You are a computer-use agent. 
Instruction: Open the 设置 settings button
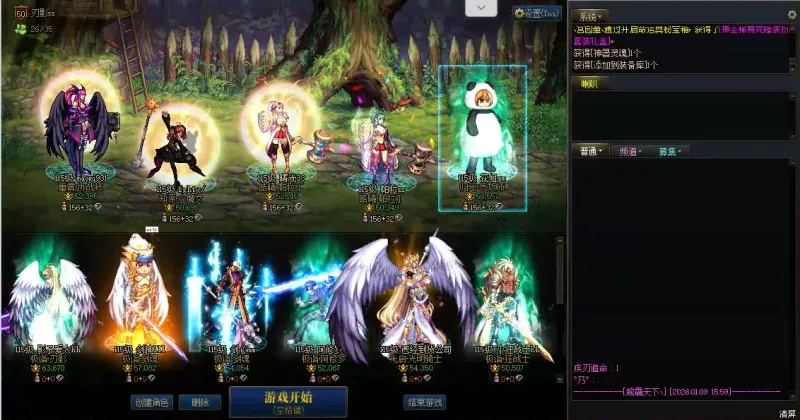click(x=537, y=13)
